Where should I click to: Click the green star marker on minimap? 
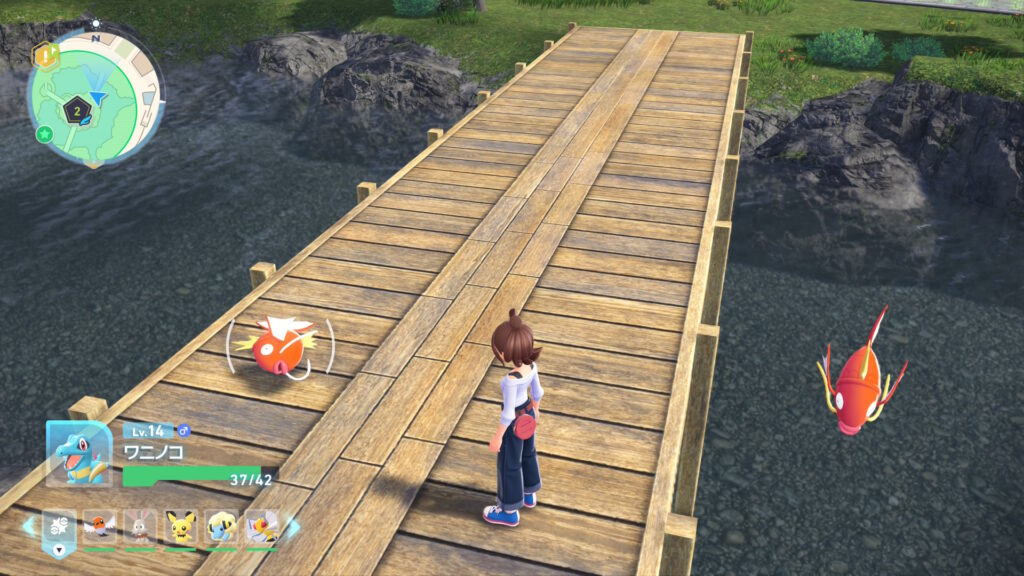[x=44, y=133]
